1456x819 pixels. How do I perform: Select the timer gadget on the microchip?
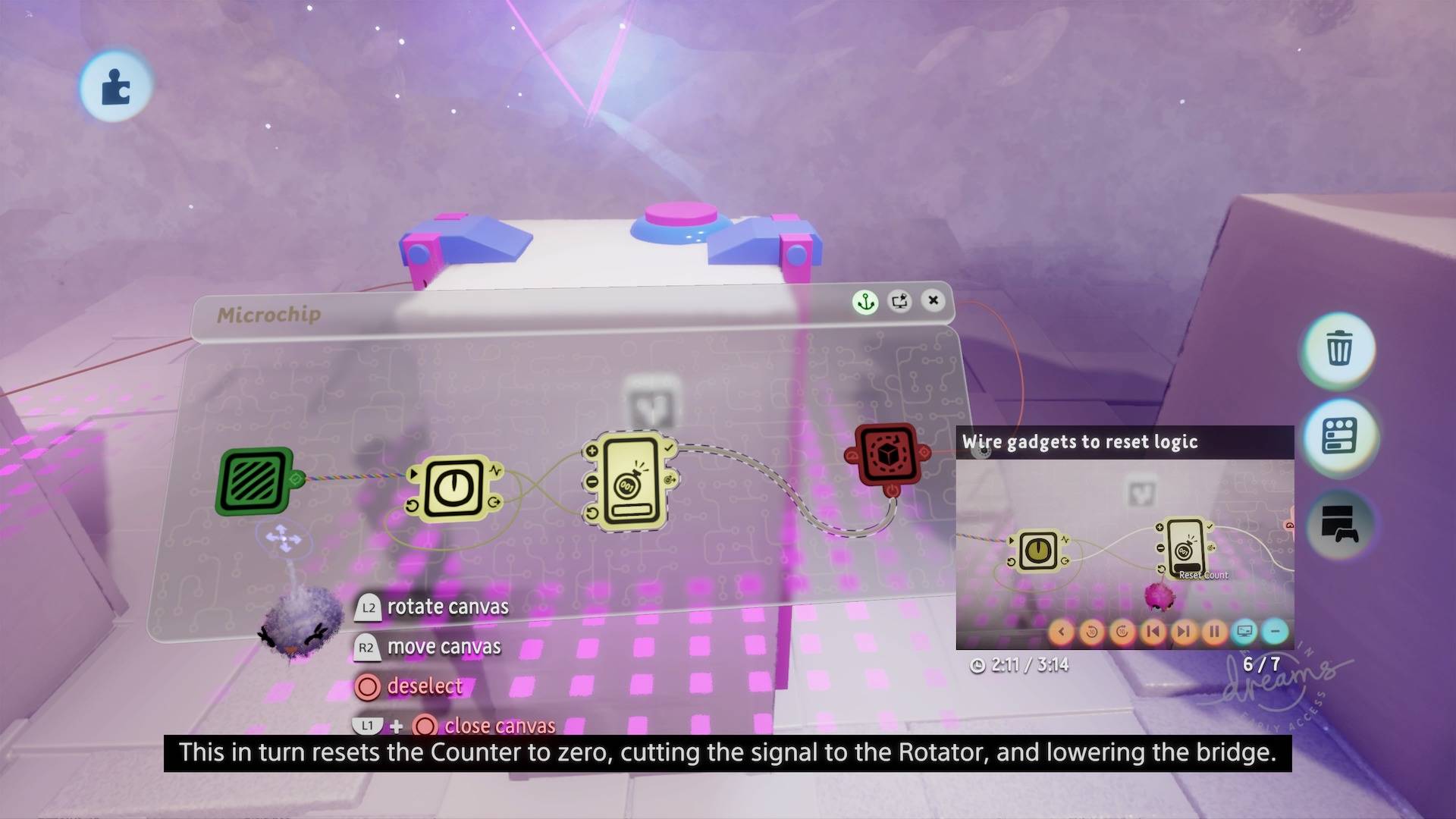[453, 488]
